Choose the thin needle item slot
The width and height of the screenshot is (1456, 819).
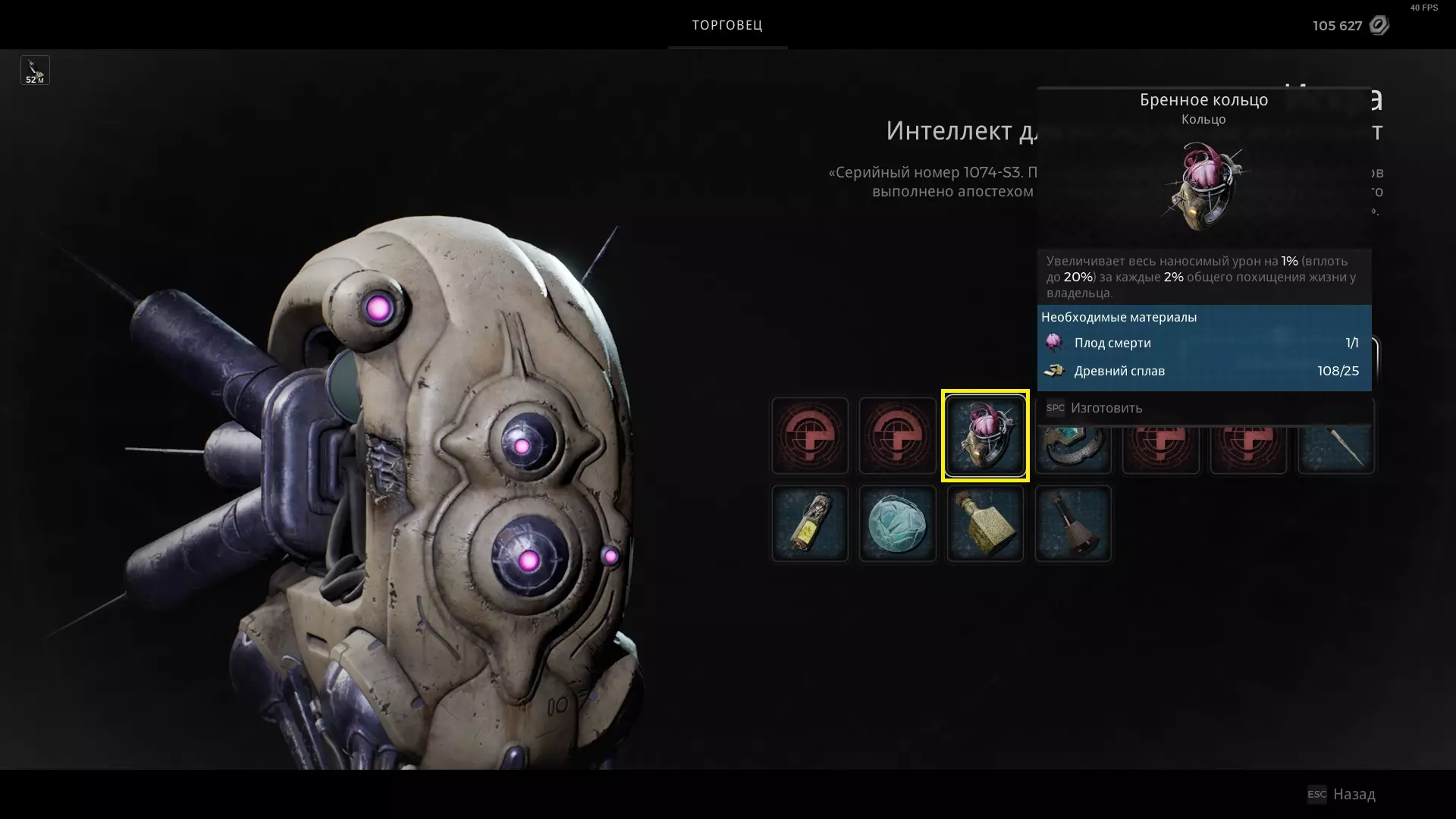[x=1337, y=450]
